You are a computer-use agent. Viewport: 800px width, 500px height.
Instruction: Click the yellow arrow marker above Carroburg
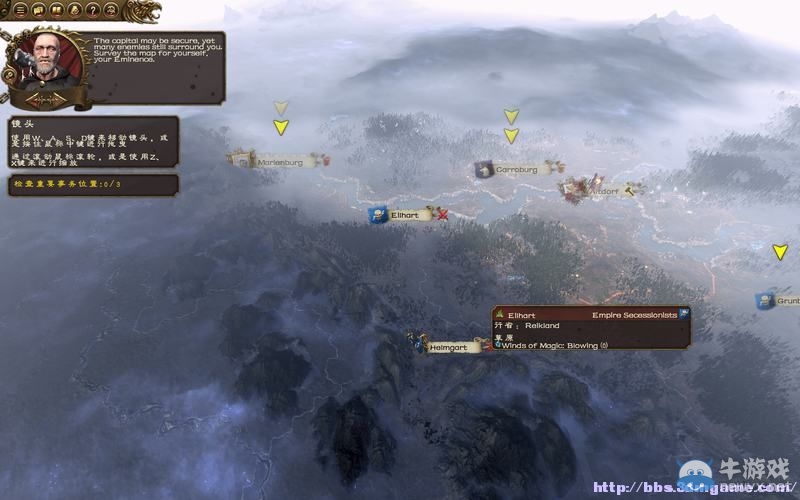pyautogui.click(x=511, y=136)
